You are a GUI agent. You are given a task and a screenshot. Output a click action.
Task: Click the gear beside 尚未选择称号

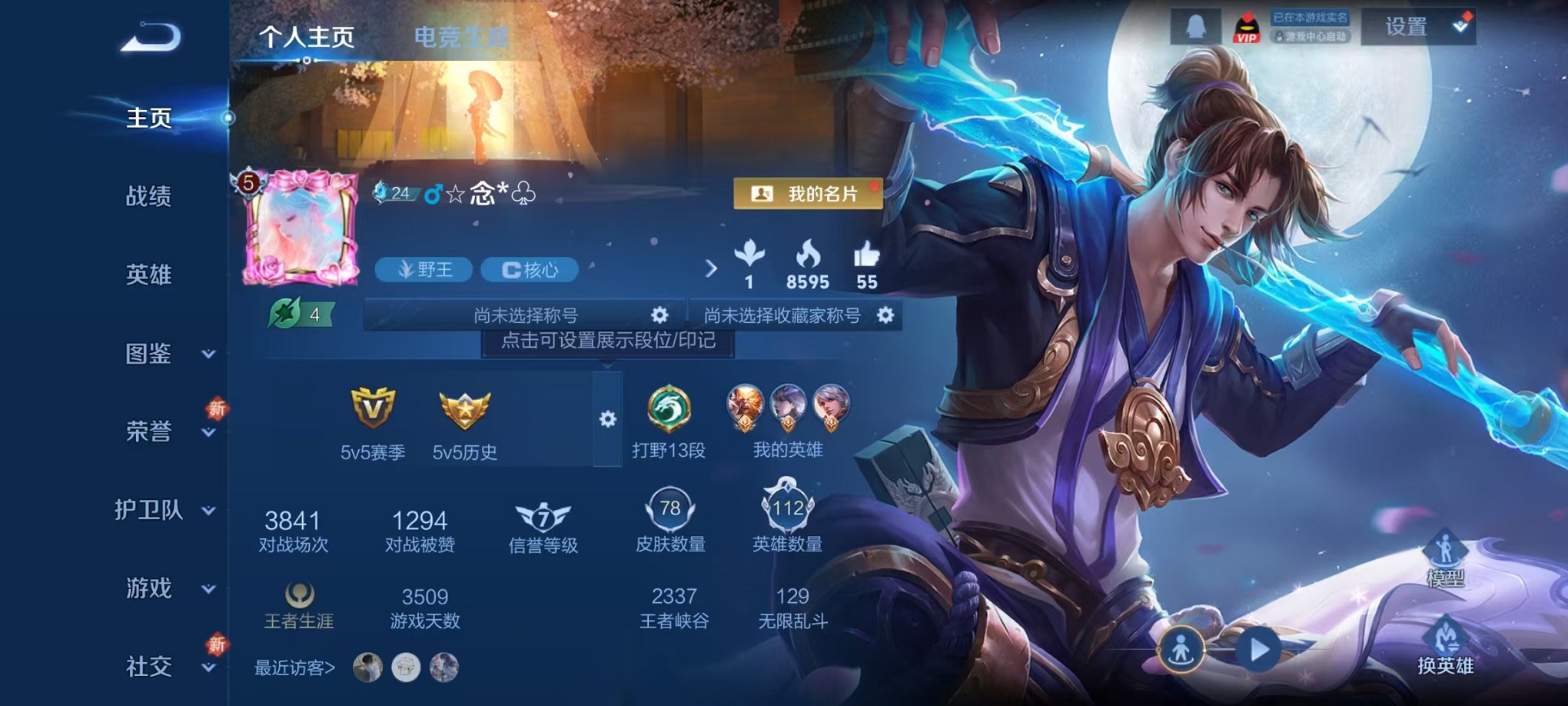click(x=659, y=315)
